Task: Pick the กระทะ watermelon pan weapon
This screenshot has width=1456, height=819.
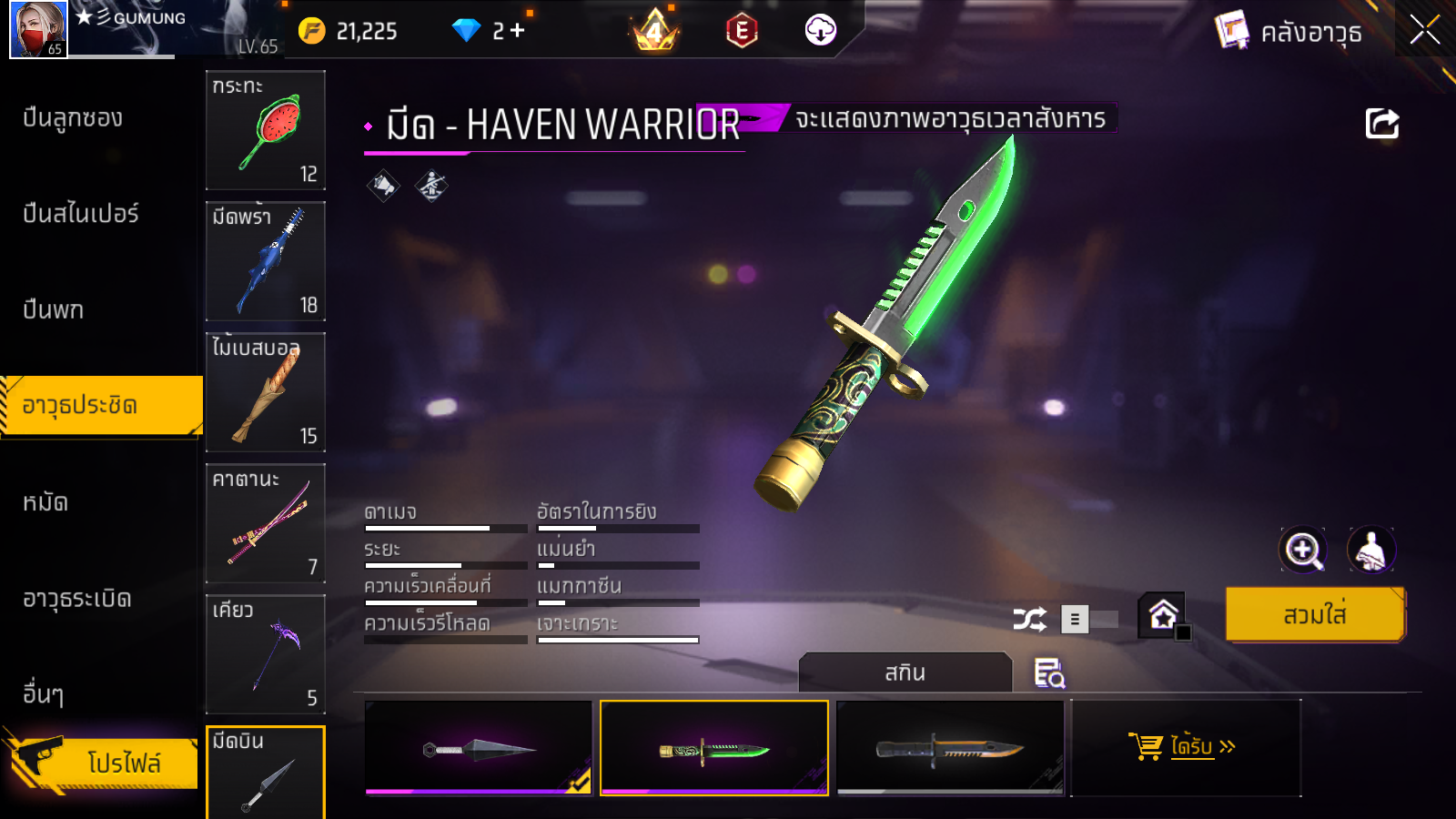Action: [266, 130]
